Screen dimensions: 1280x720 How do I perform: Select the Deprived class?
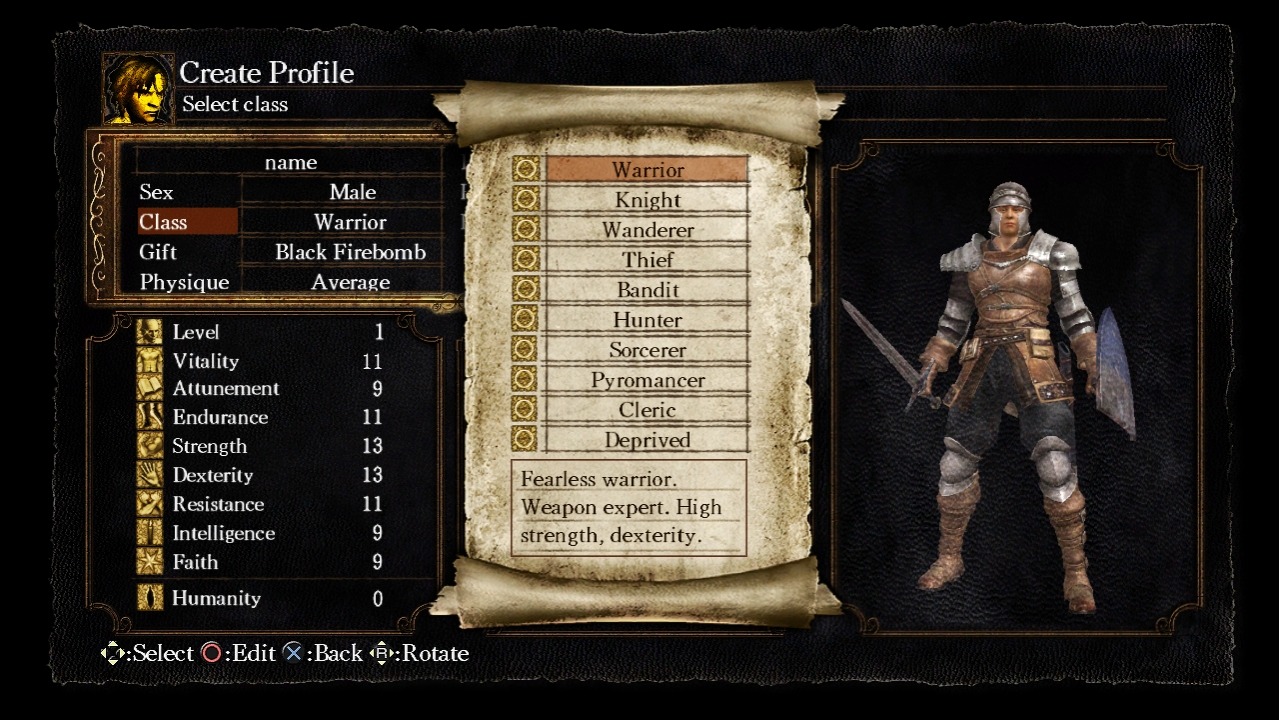tap(647, 440)
